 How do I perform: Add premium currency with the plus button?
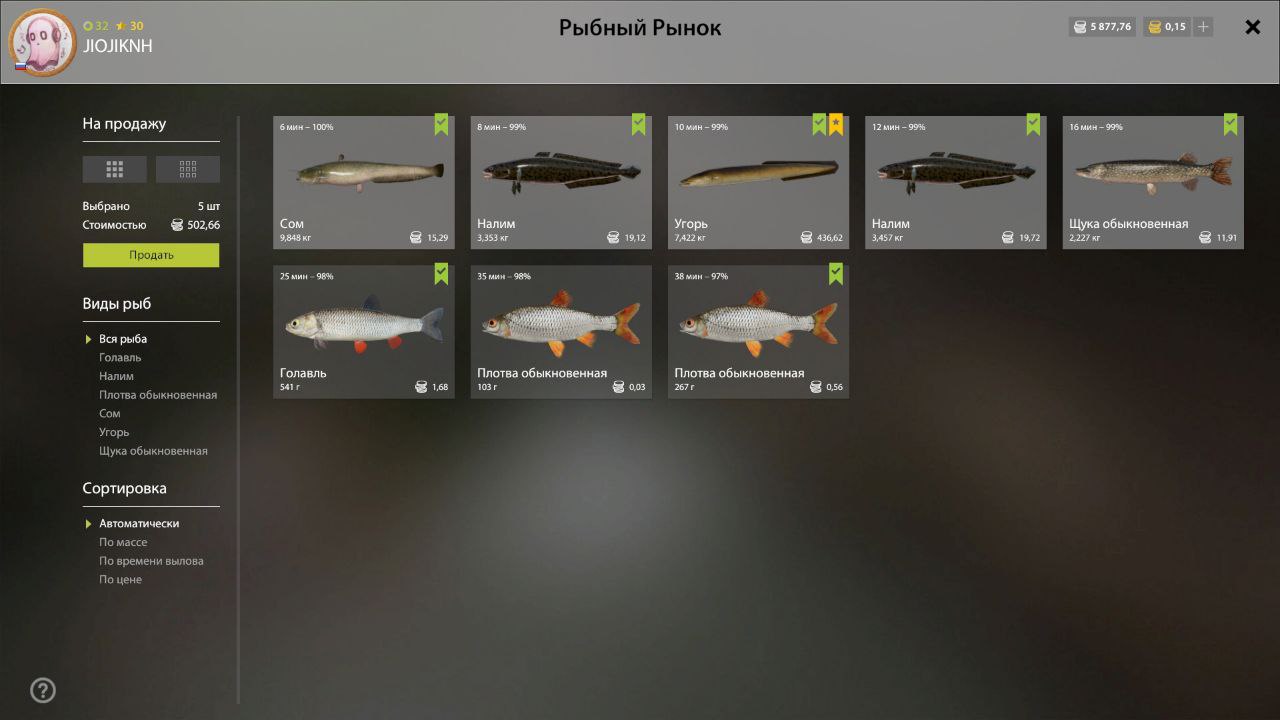click(1203, 27)
